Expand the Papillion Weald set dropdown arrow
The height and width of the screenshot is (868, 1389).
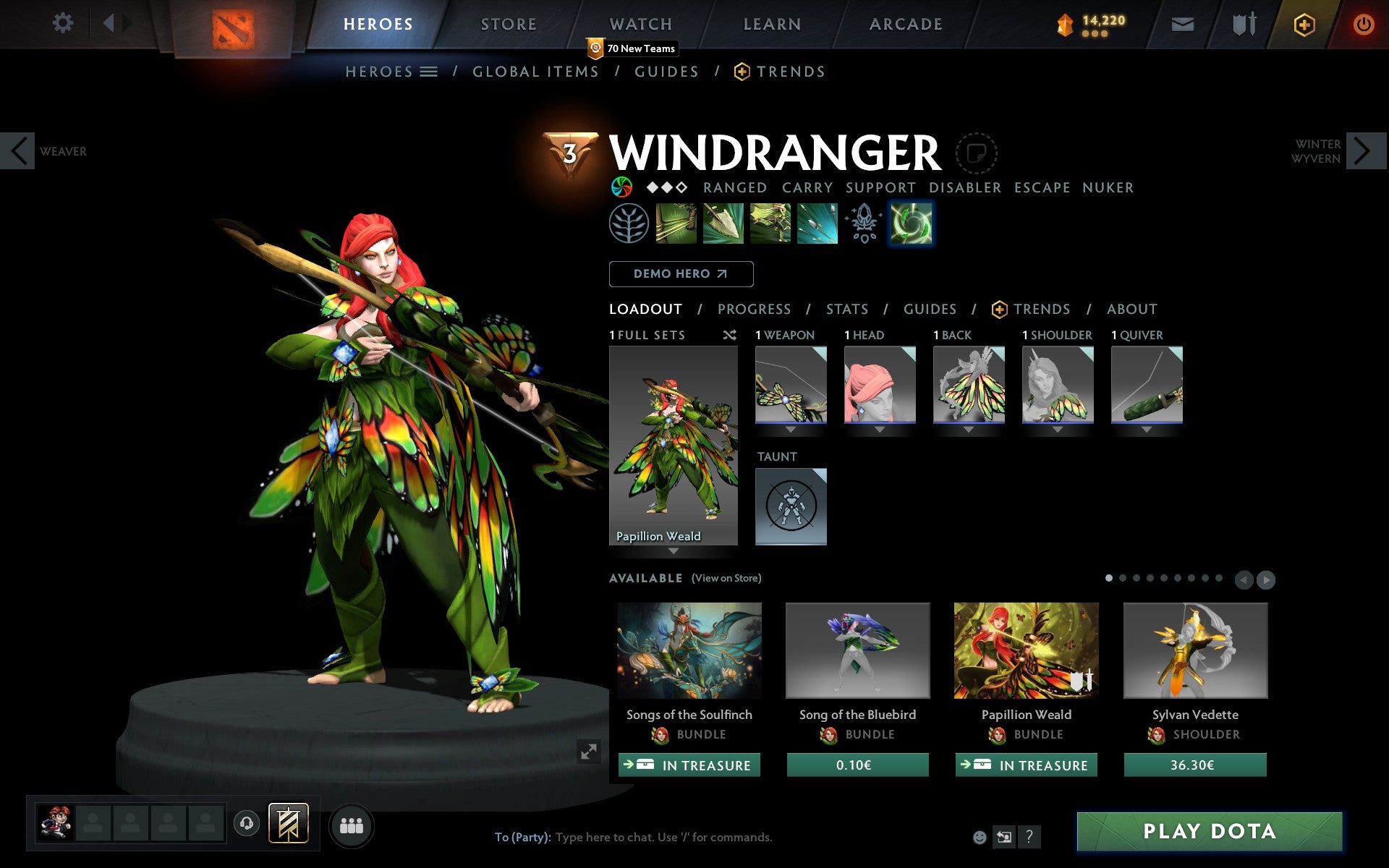674,551
